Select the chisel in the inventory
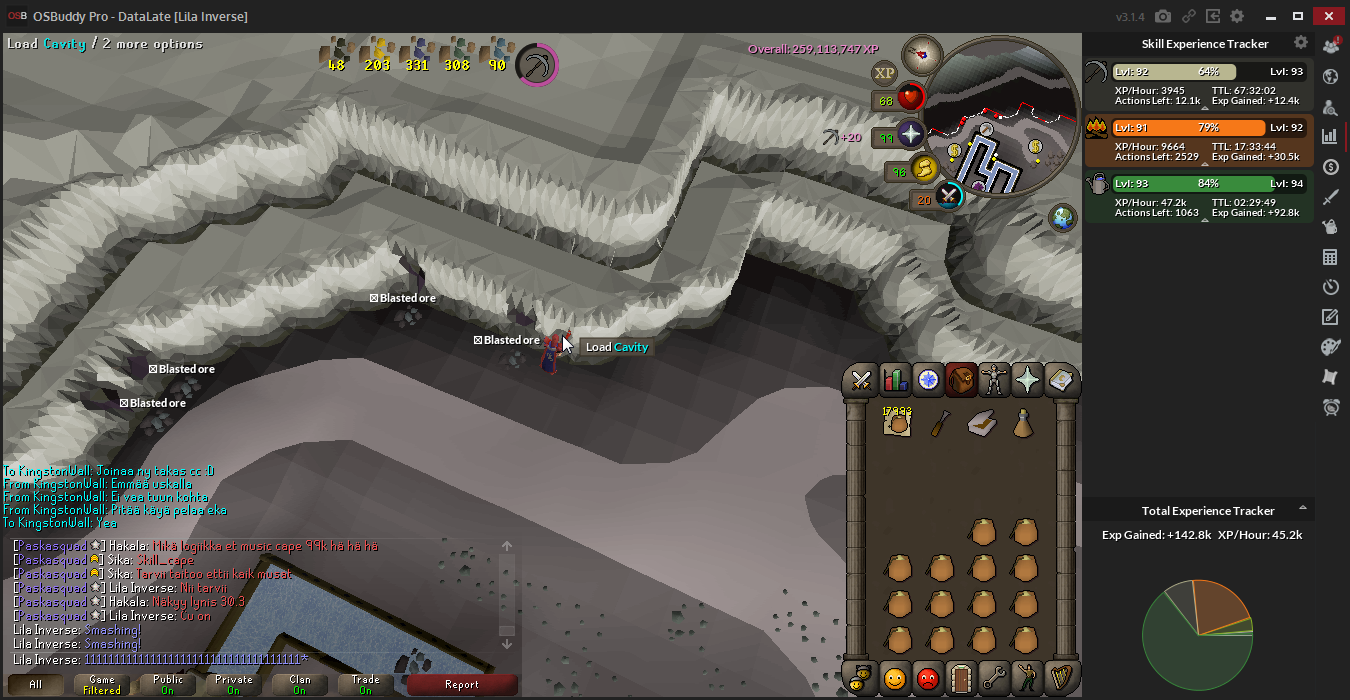 pos(940,424)
